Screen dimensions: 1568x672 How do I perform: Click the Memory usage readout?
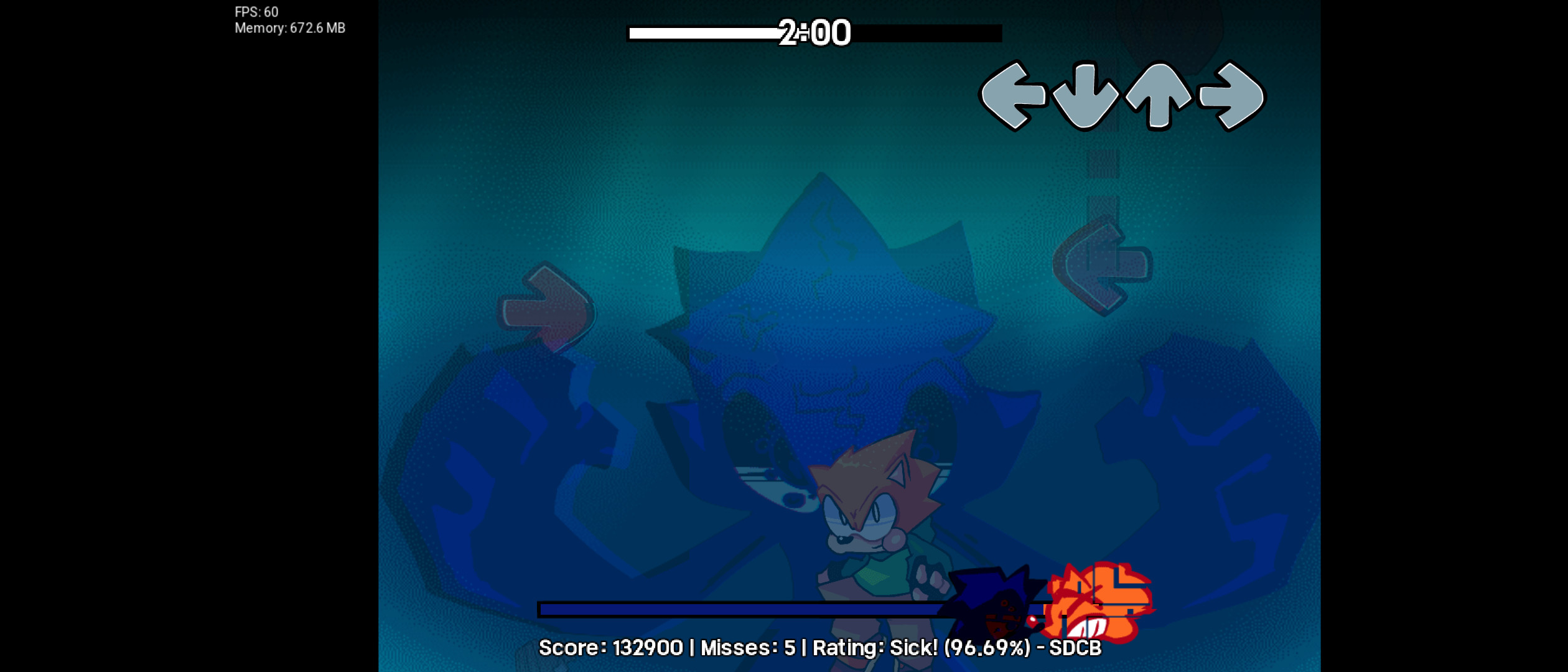click(x=291, y=27)
